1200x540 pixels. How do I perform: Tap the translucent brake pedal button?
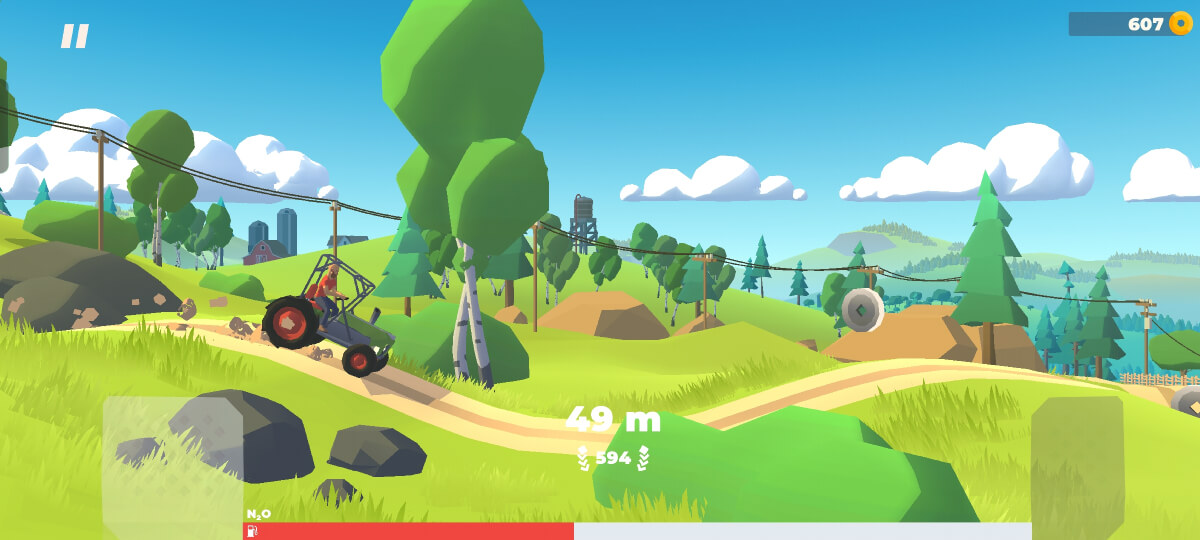pyautogui.click(x=172, y=462)
